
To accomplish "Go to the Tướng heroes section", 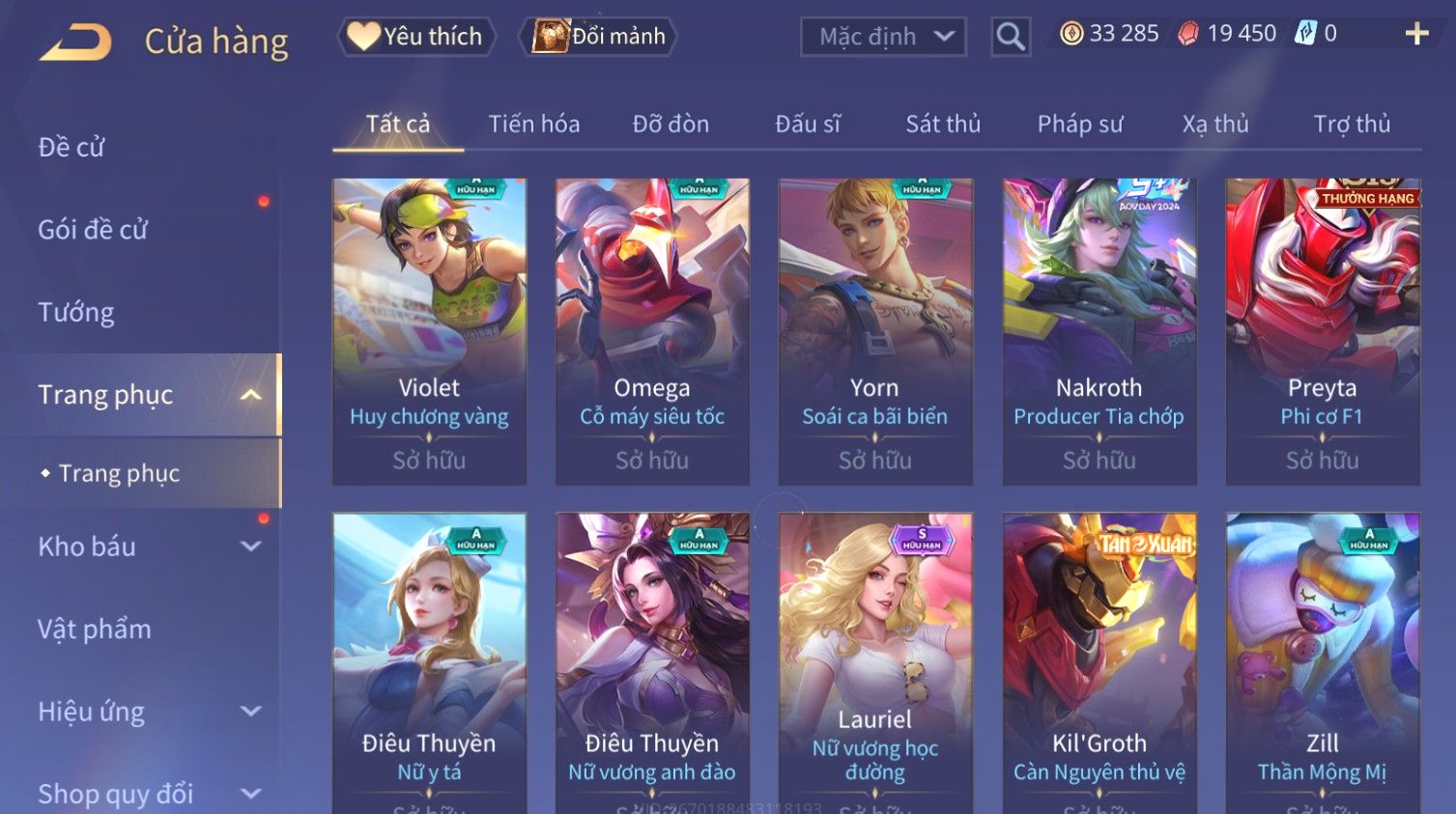I will tap(76, 313).
